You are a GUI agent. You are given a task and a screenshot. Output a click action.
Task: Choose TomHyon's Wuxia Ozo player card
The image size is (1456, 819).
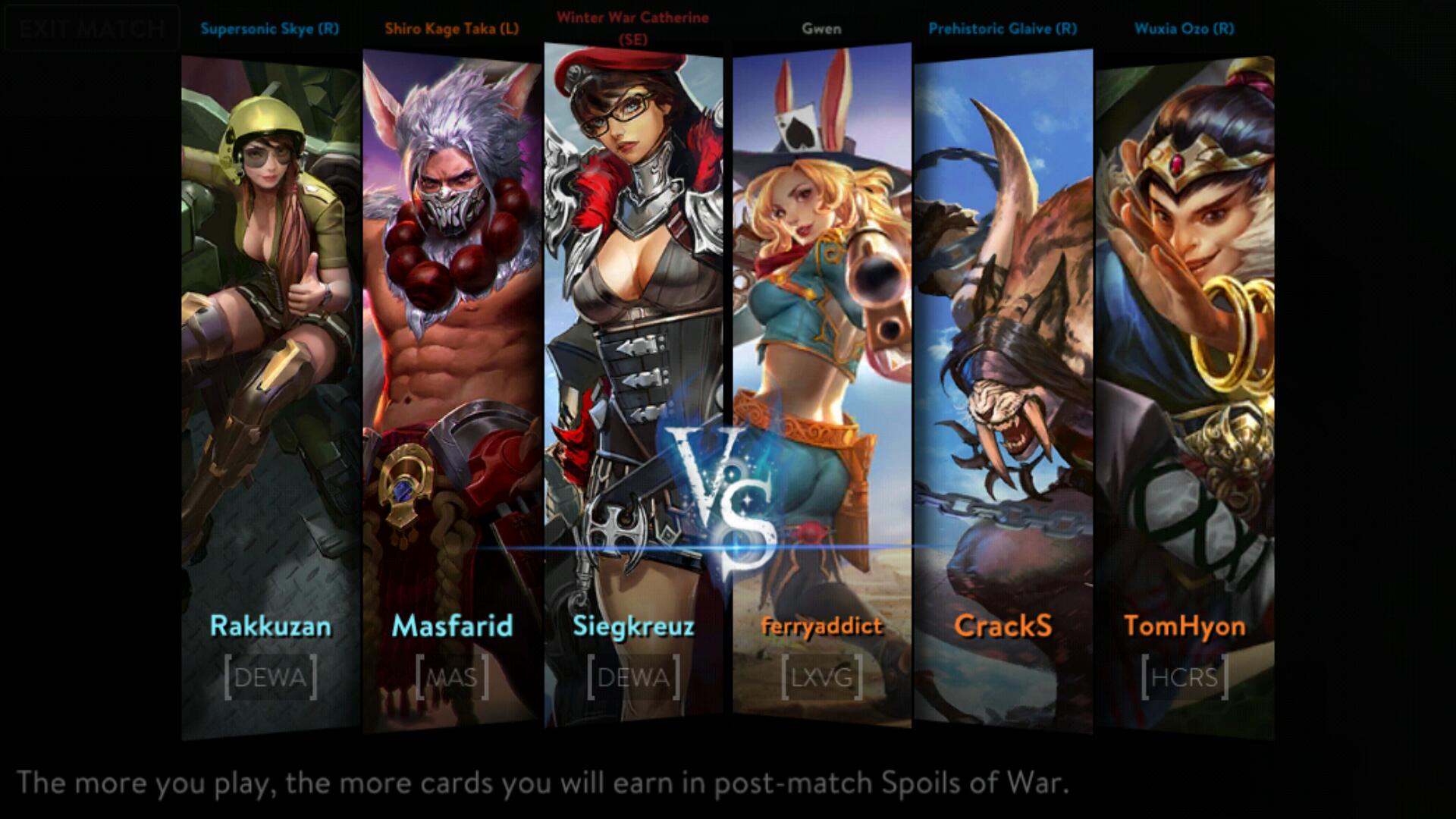pos(1184,394)
